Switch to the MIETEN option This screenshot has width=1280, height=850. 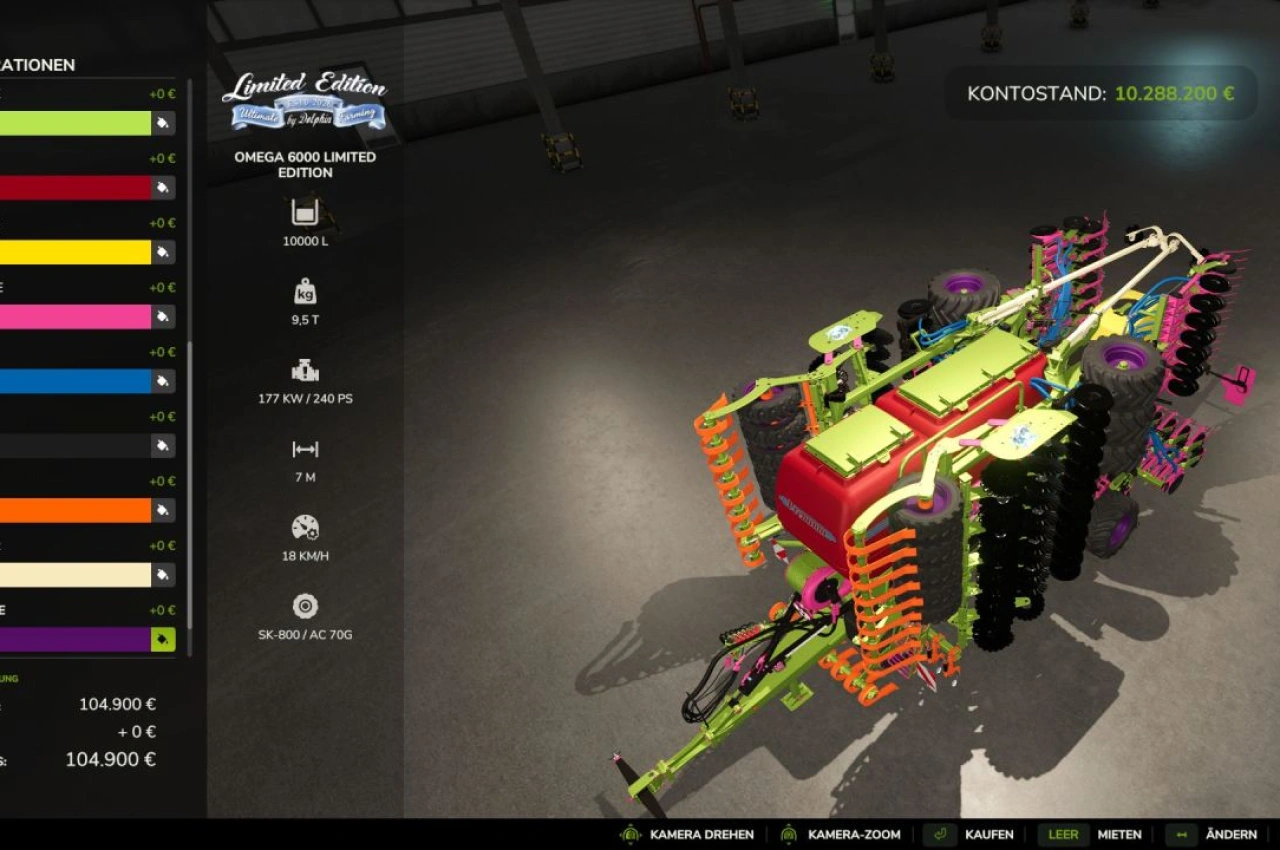pos(1120,834)
